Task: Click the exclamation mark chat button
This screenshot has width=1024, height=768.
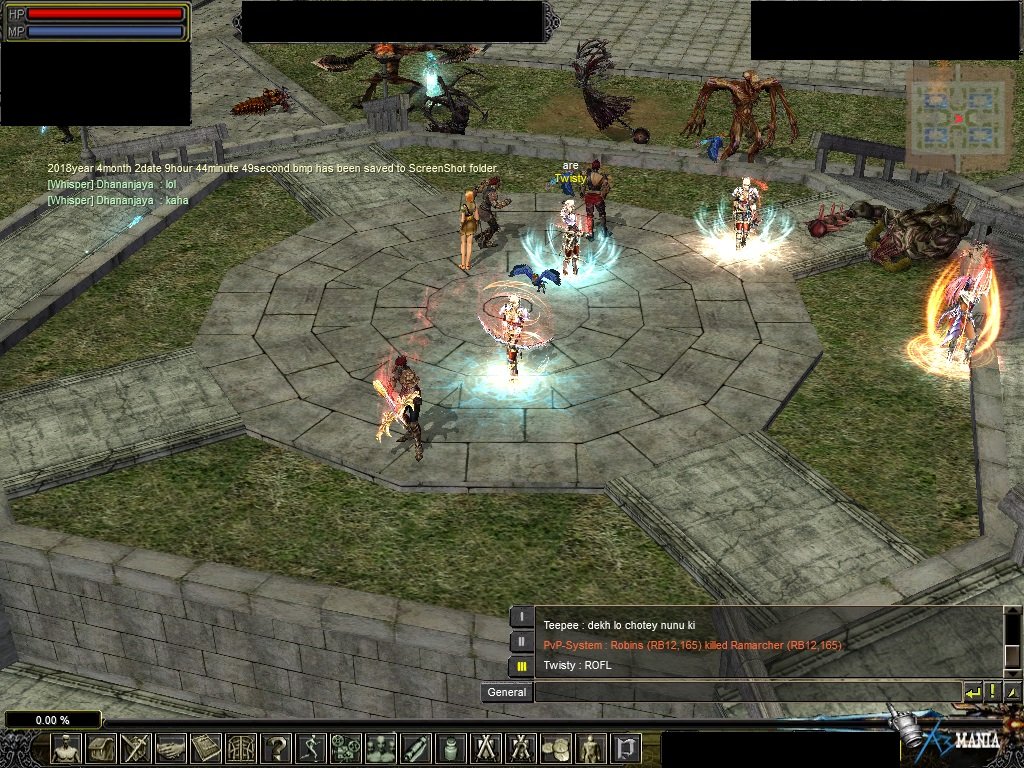Action: (993, 692)
